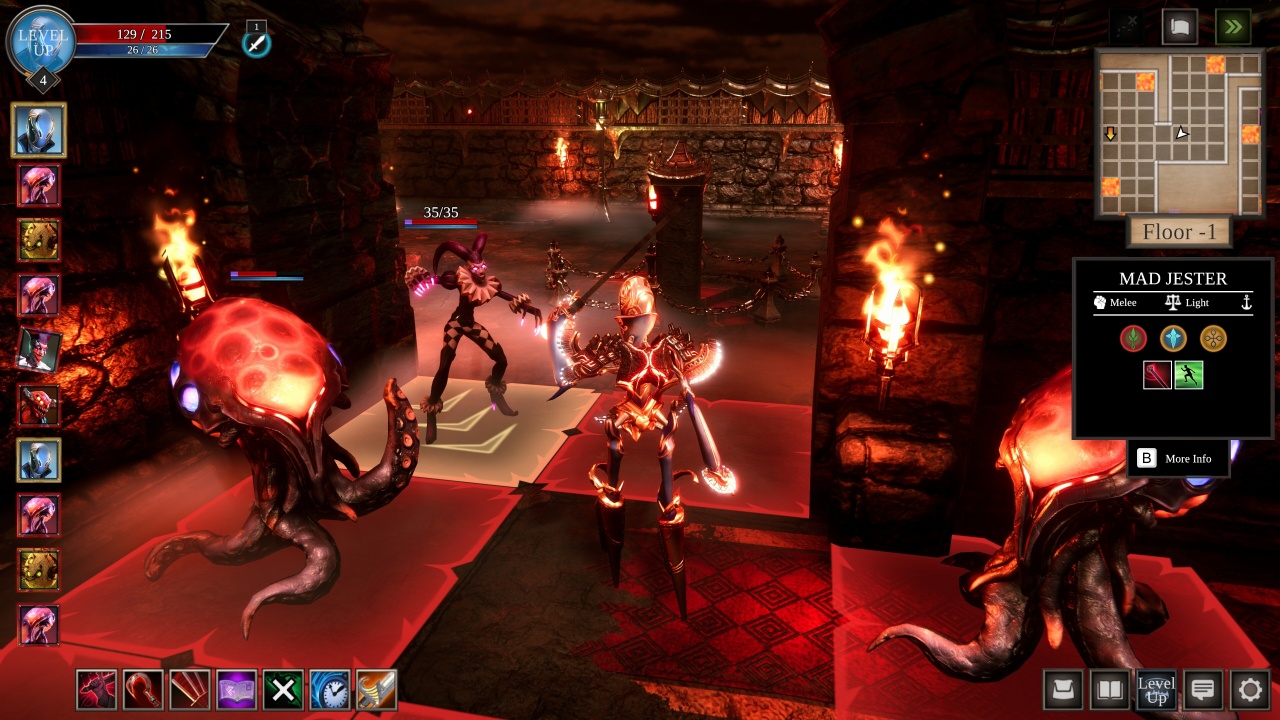Click the dungeon minimap
This screenshot has height=720, width=1280.
pos(1180,133)
